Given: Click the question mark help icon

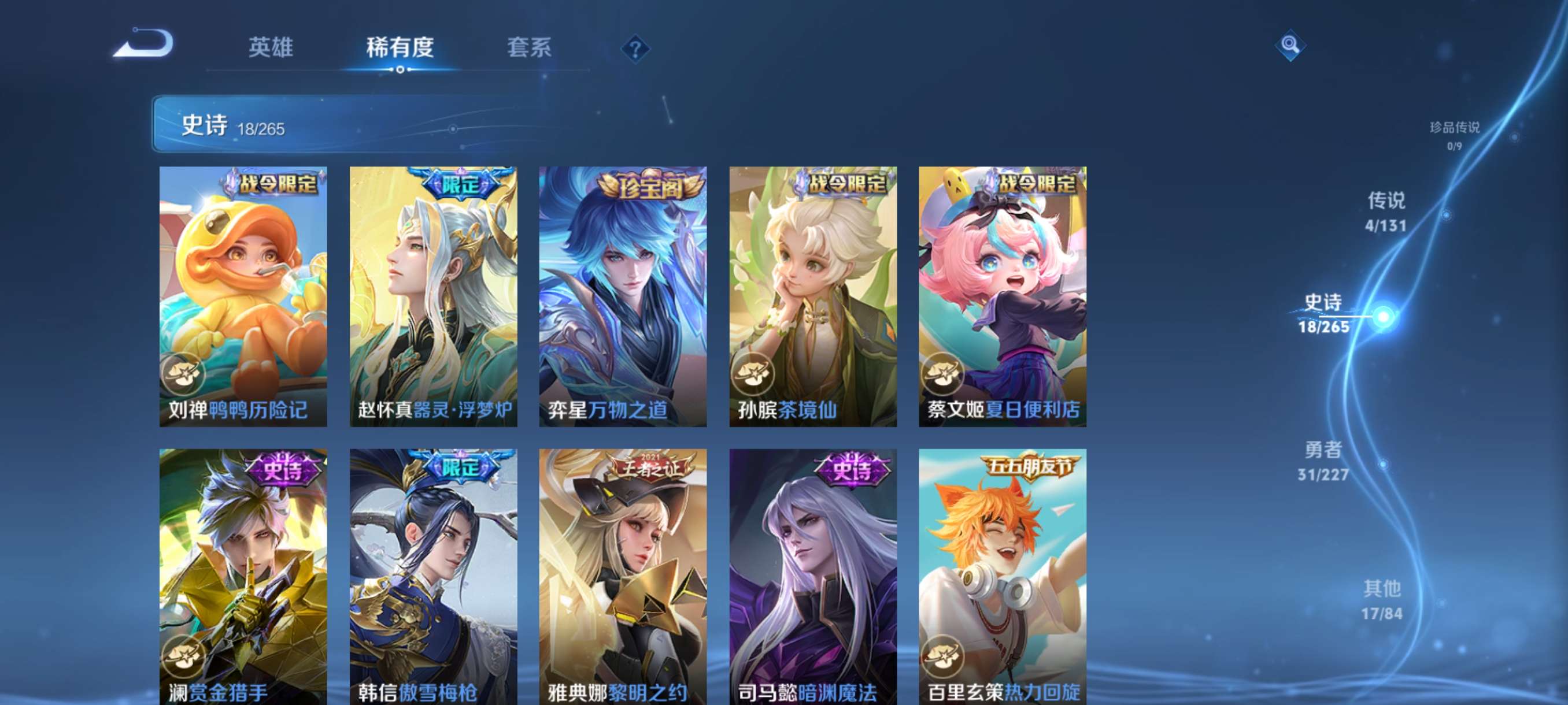Looking at the screenshot, I should [x=635, y=49].
